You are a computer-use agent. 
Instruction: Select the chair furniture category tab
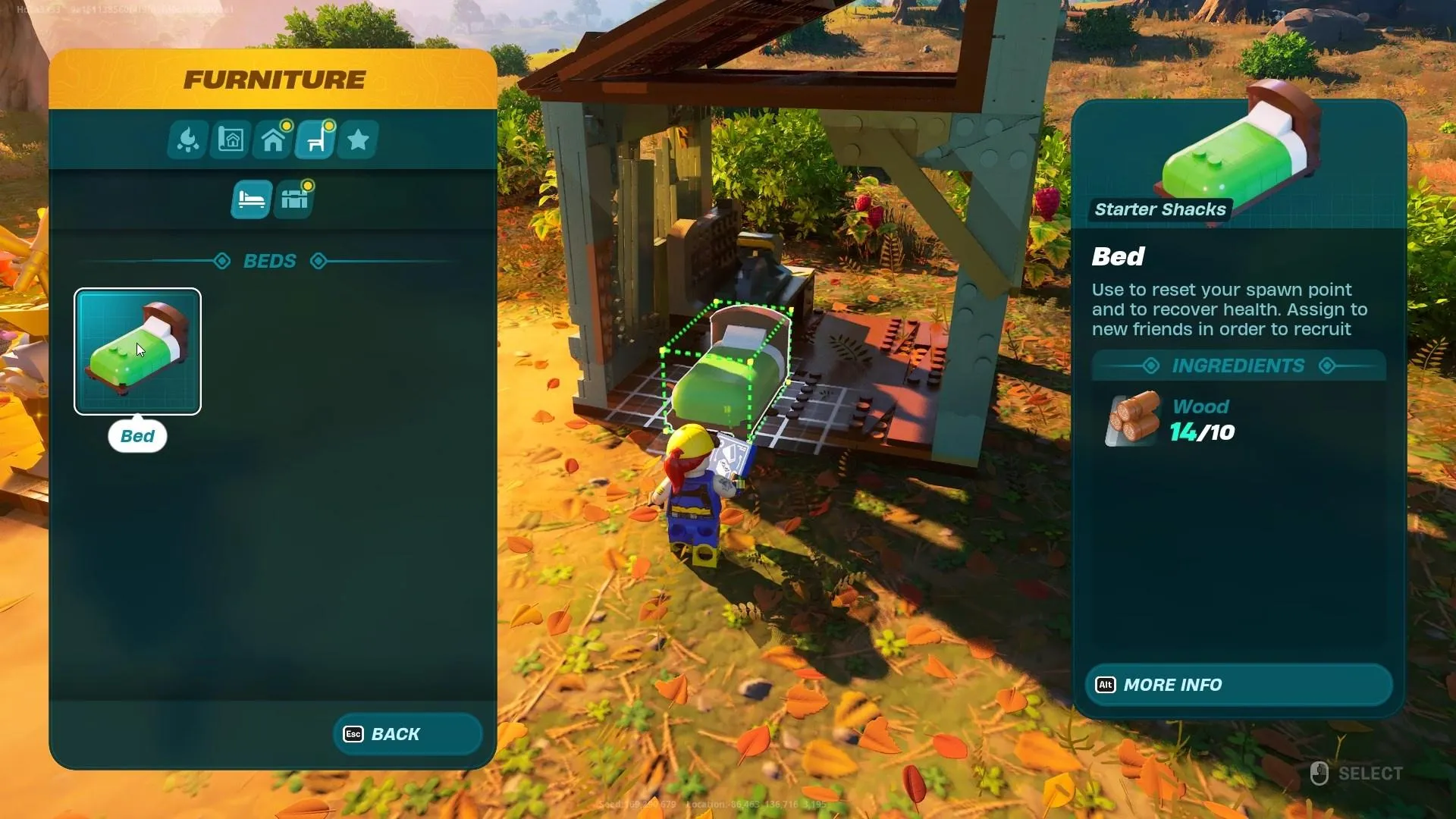315,140
